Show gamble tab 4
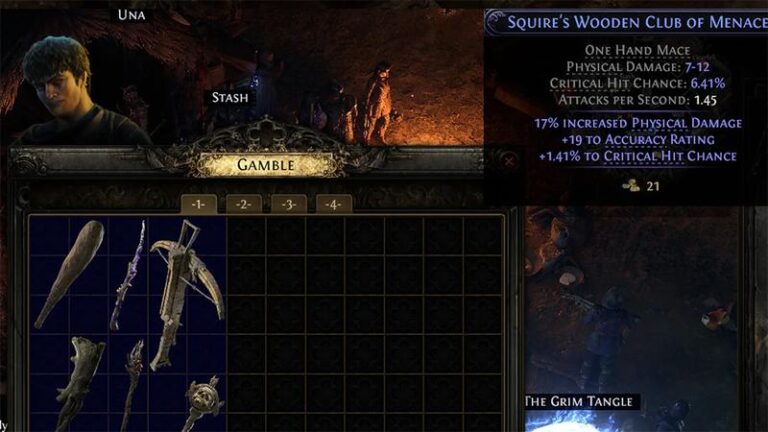 333,205
